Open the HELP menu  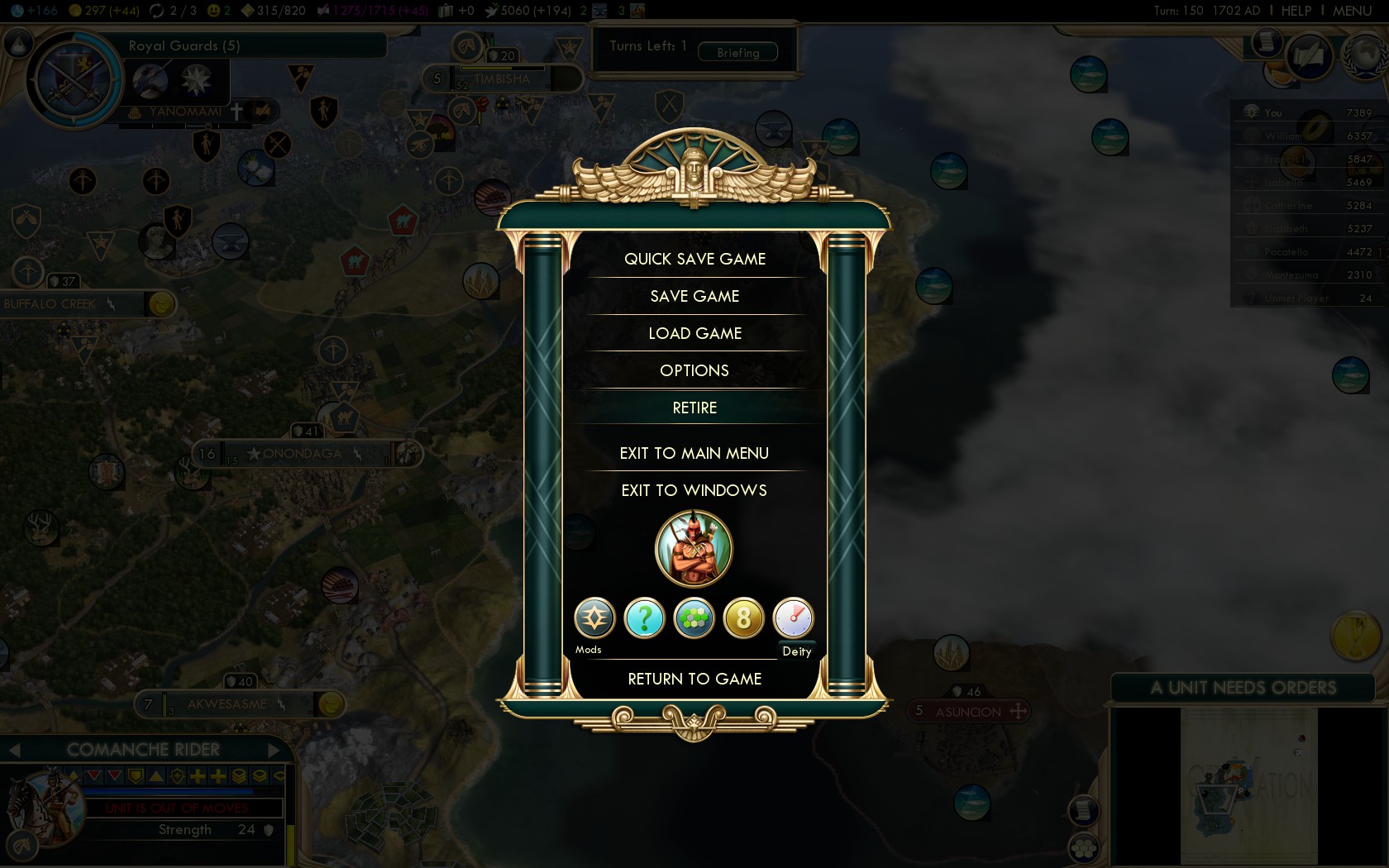click(1295, 11)
